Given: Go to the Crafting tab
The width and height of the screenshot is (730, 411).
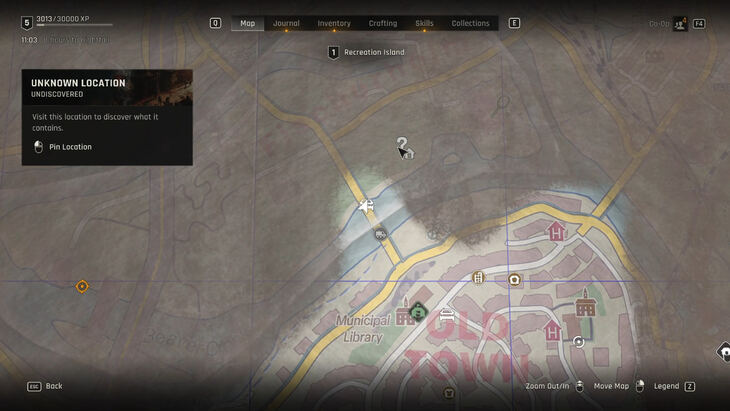Looking at the screenshot, I should click(x=383, y=23).
